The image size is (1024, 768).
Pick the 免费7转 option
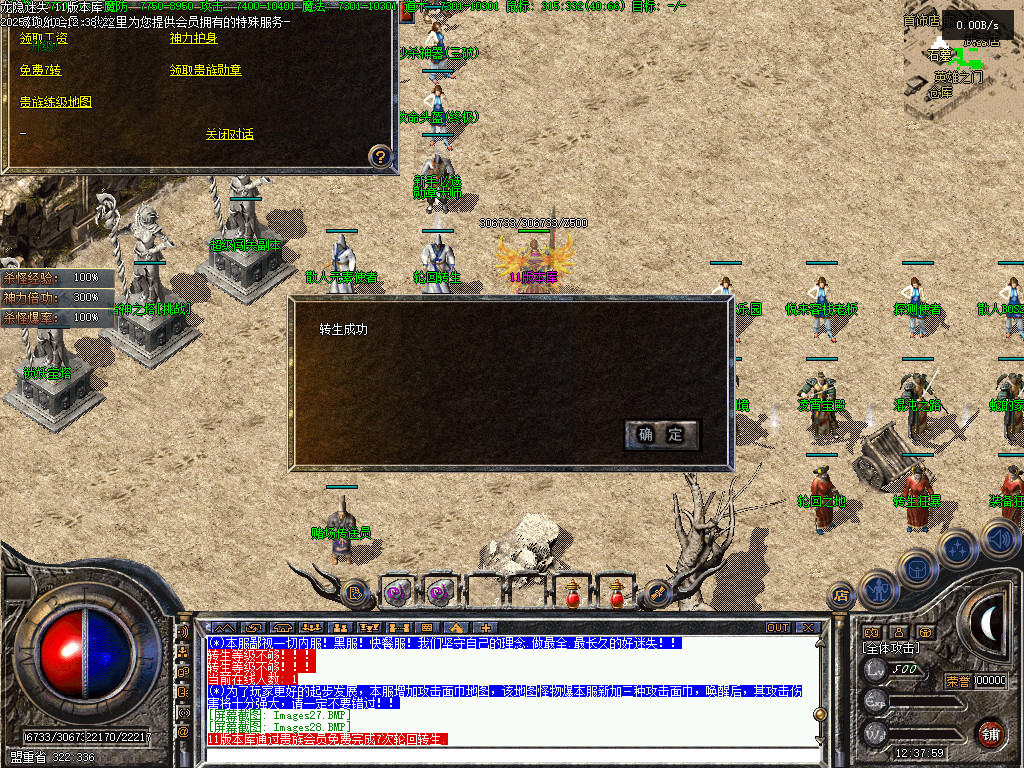click(x=41, y=71)
